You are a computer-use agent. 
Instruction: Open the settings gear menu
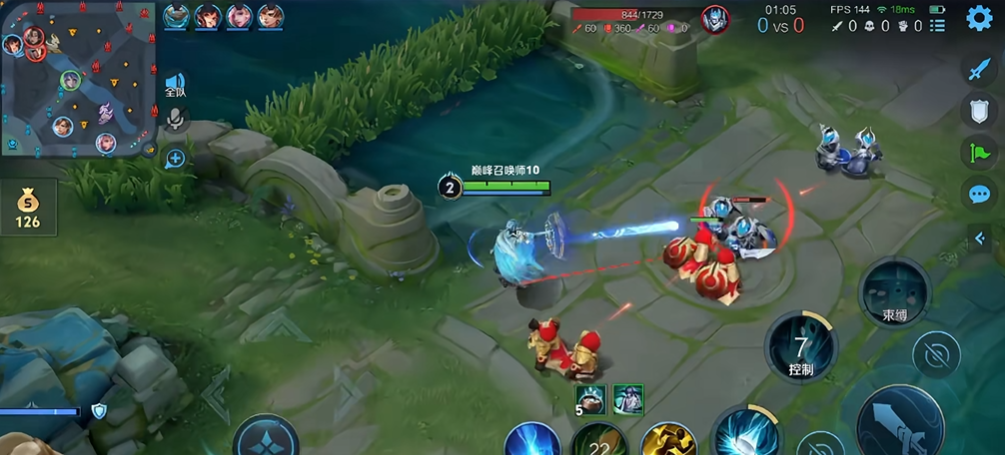tap(979, 18)
